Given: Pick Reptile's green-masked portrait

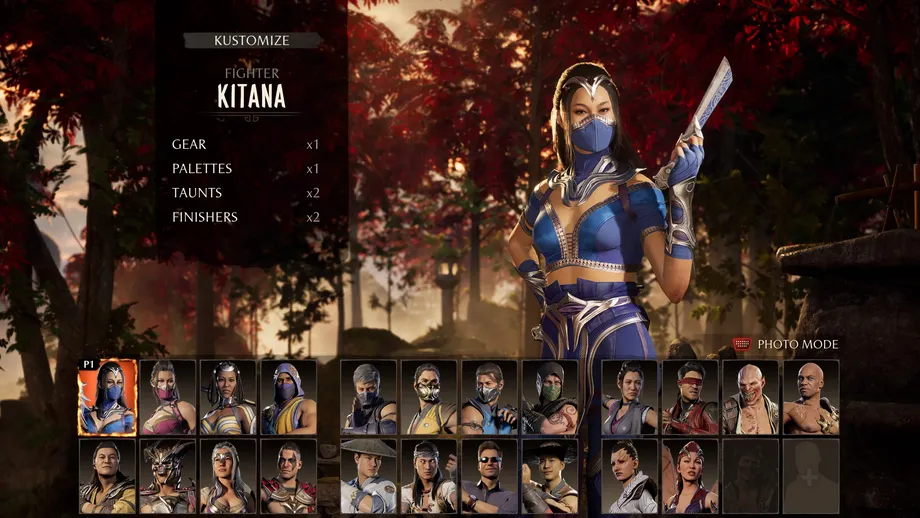Looking at the screenshot, I should pyautogui.click(x=550, y=397).
